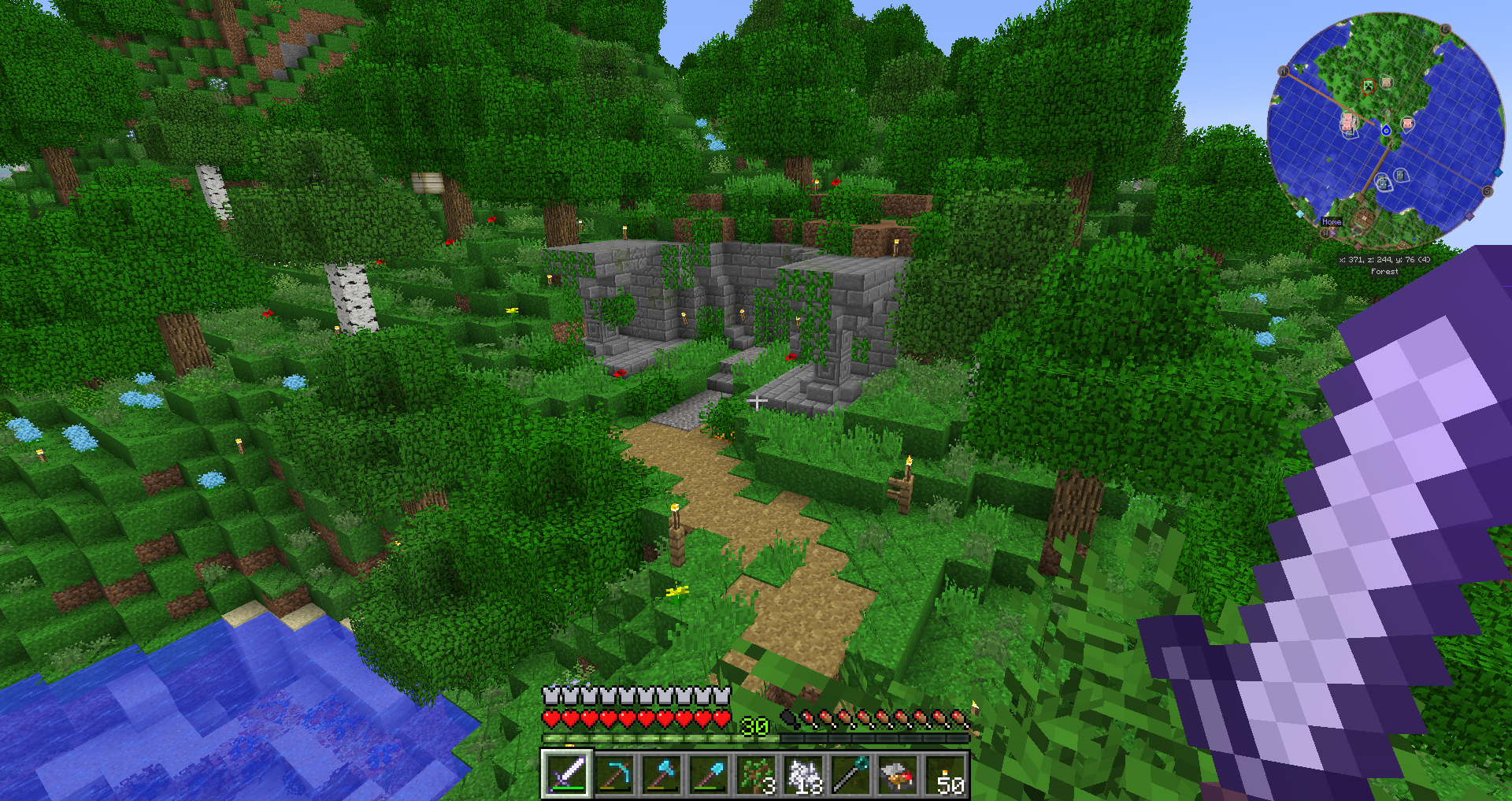Viewport: 1512px width, 801px height.
Task: Click the circular minimap
Action: pyautogui.click(x=1385, y=131)
